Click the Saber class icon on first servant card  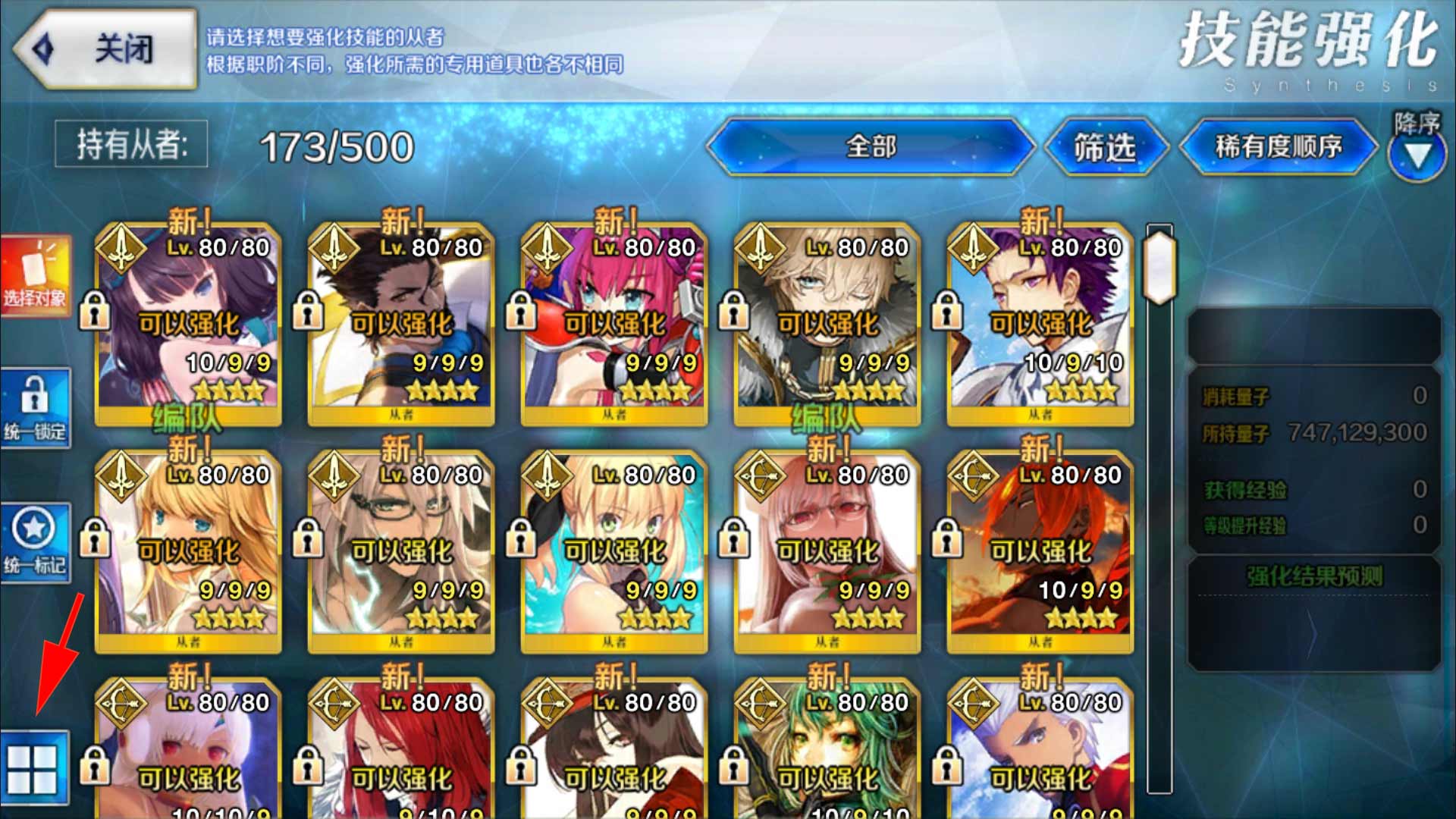tap(121, 246)
